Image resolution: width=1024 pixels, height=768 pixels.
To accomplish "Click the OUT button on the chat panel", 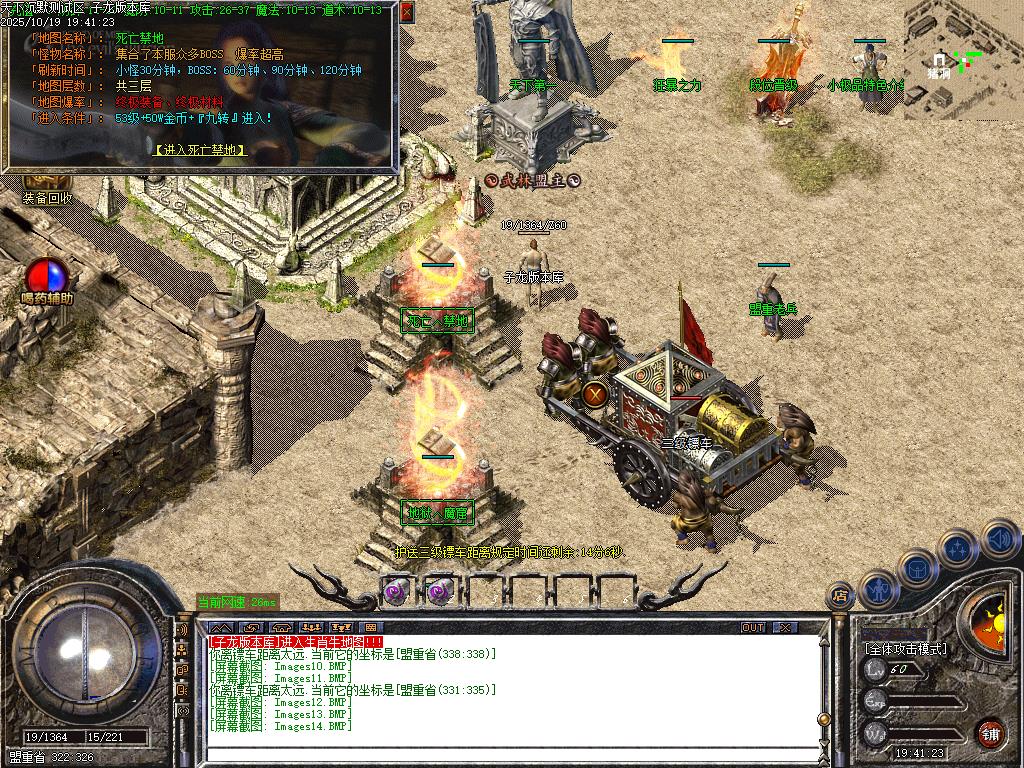I will 753,628.
